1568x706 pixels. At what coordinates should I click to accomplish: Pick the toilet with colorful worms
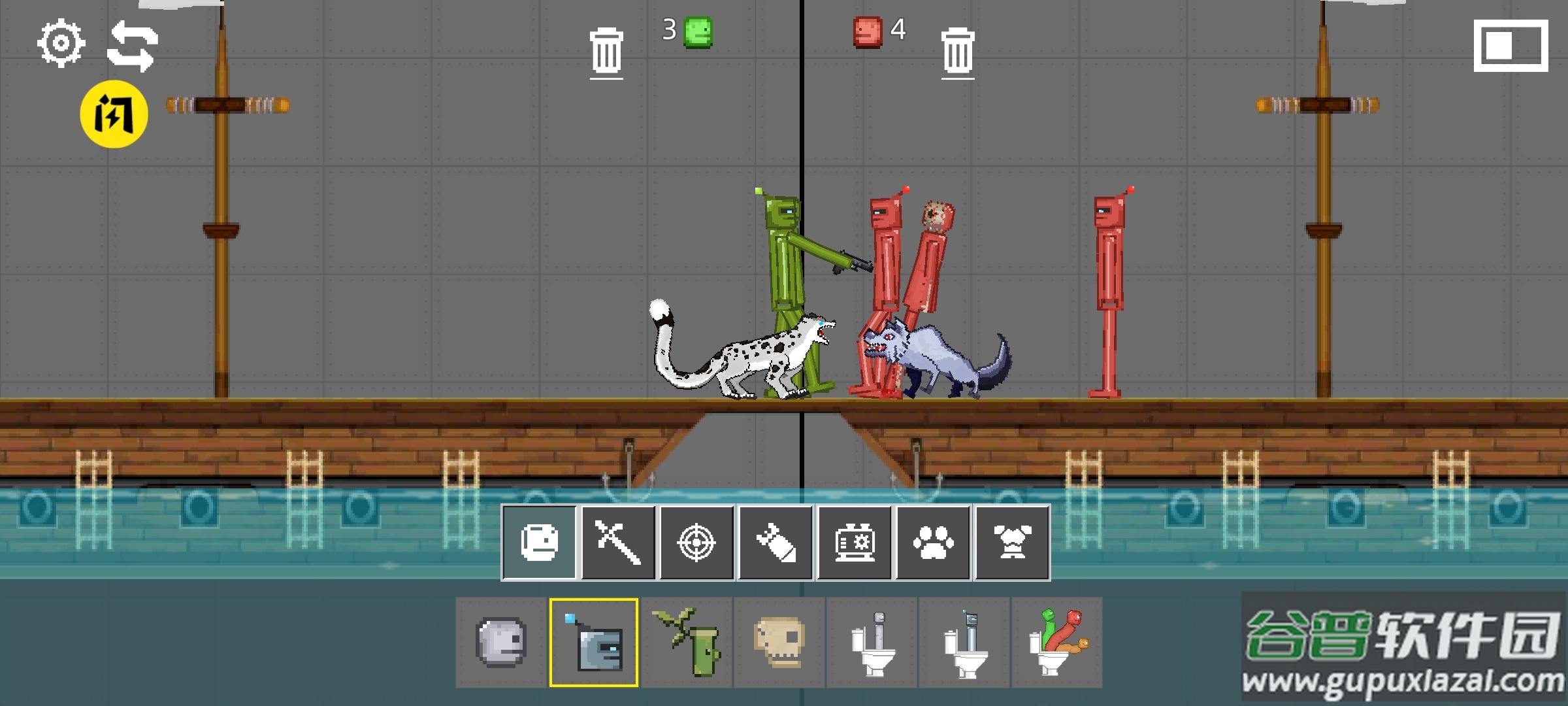(x=1057, y=642)
